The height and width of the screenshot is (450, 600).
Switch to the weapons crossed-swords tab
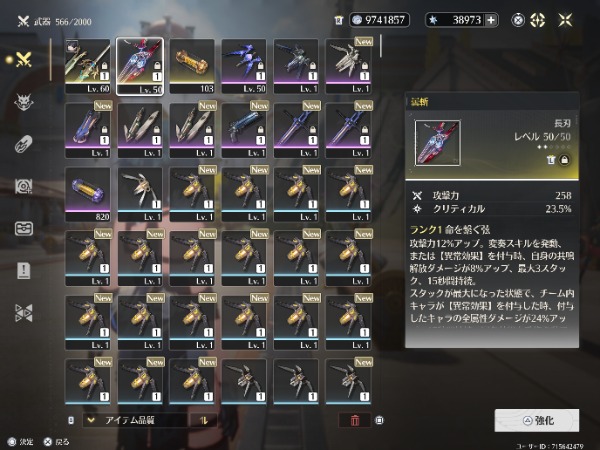point(24,59)
